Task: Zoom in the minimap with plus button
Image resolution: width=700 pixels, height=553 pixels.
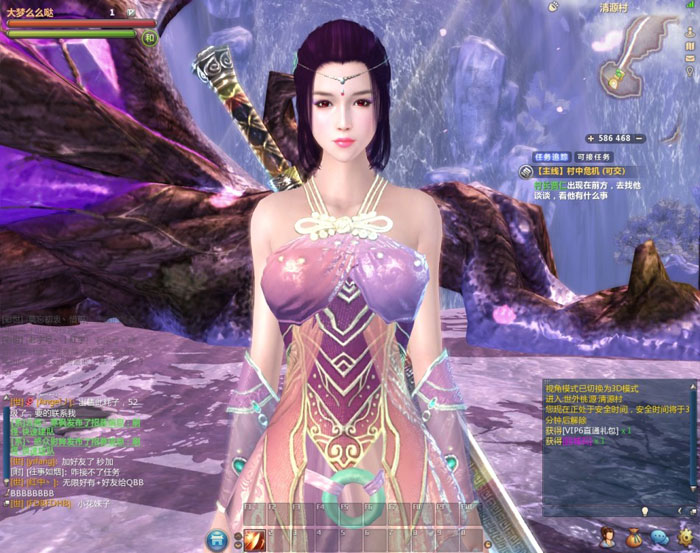Action: pos(590,137)
